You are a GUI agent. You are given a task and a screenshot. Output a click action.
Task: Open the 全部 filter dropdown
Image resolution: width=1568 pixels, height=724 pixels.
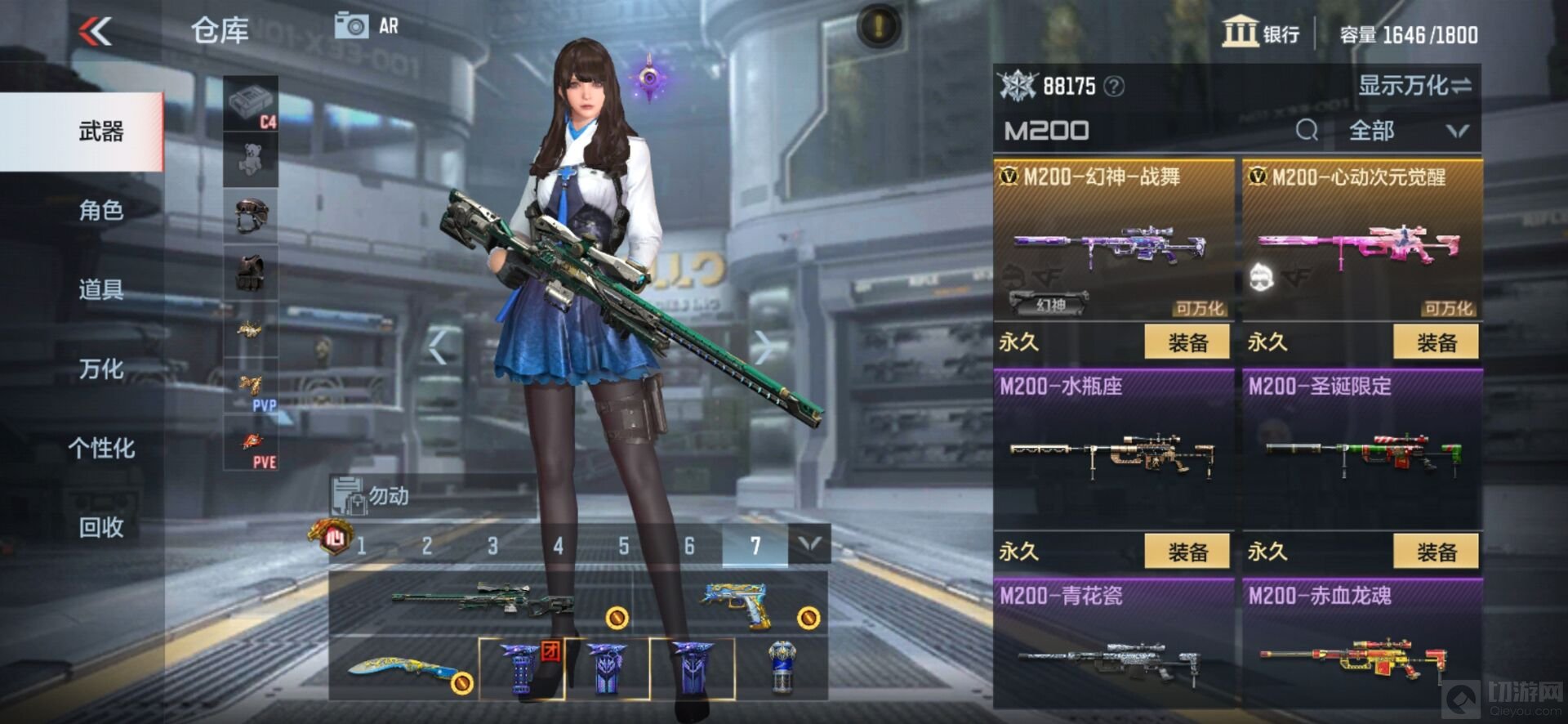pyautogui.click(x=1407, y=131)
